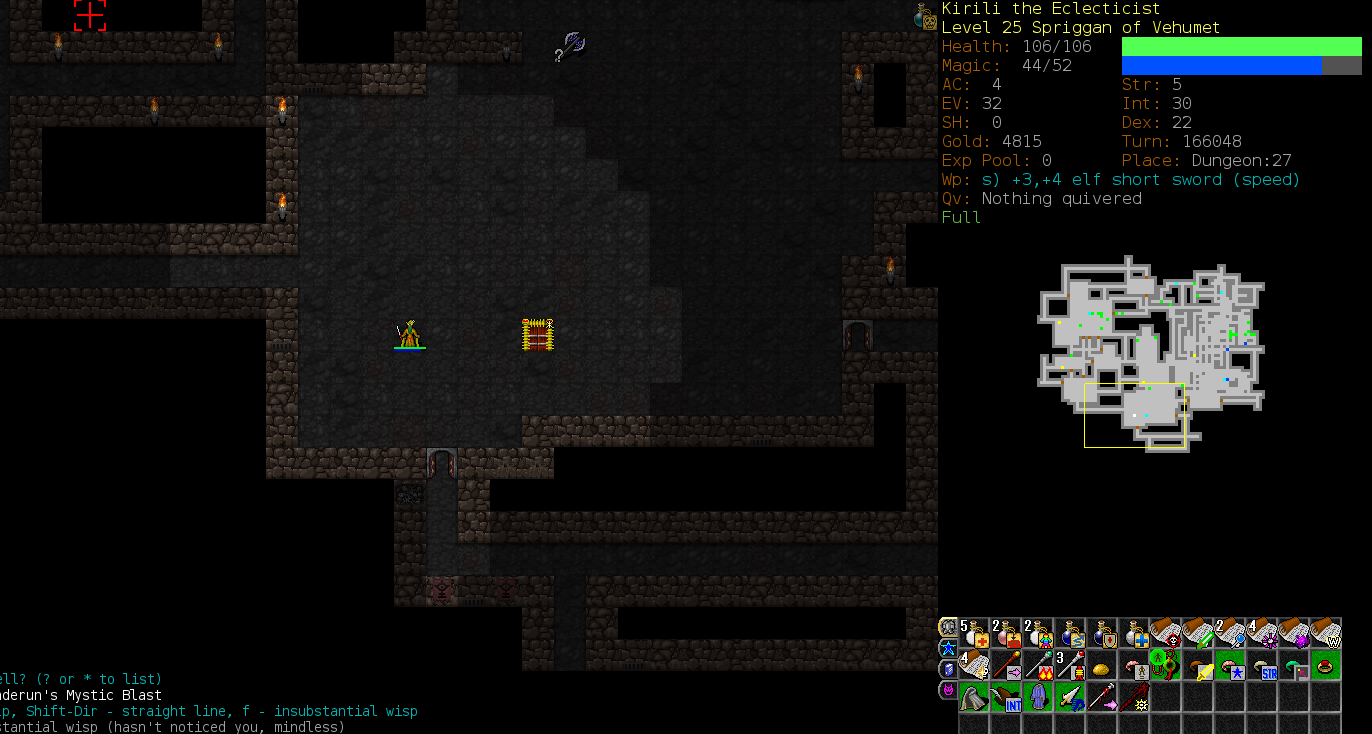1372x734 pixels.
Task: Select the potion with rainbow figure label
Action: coord(1038,633)
